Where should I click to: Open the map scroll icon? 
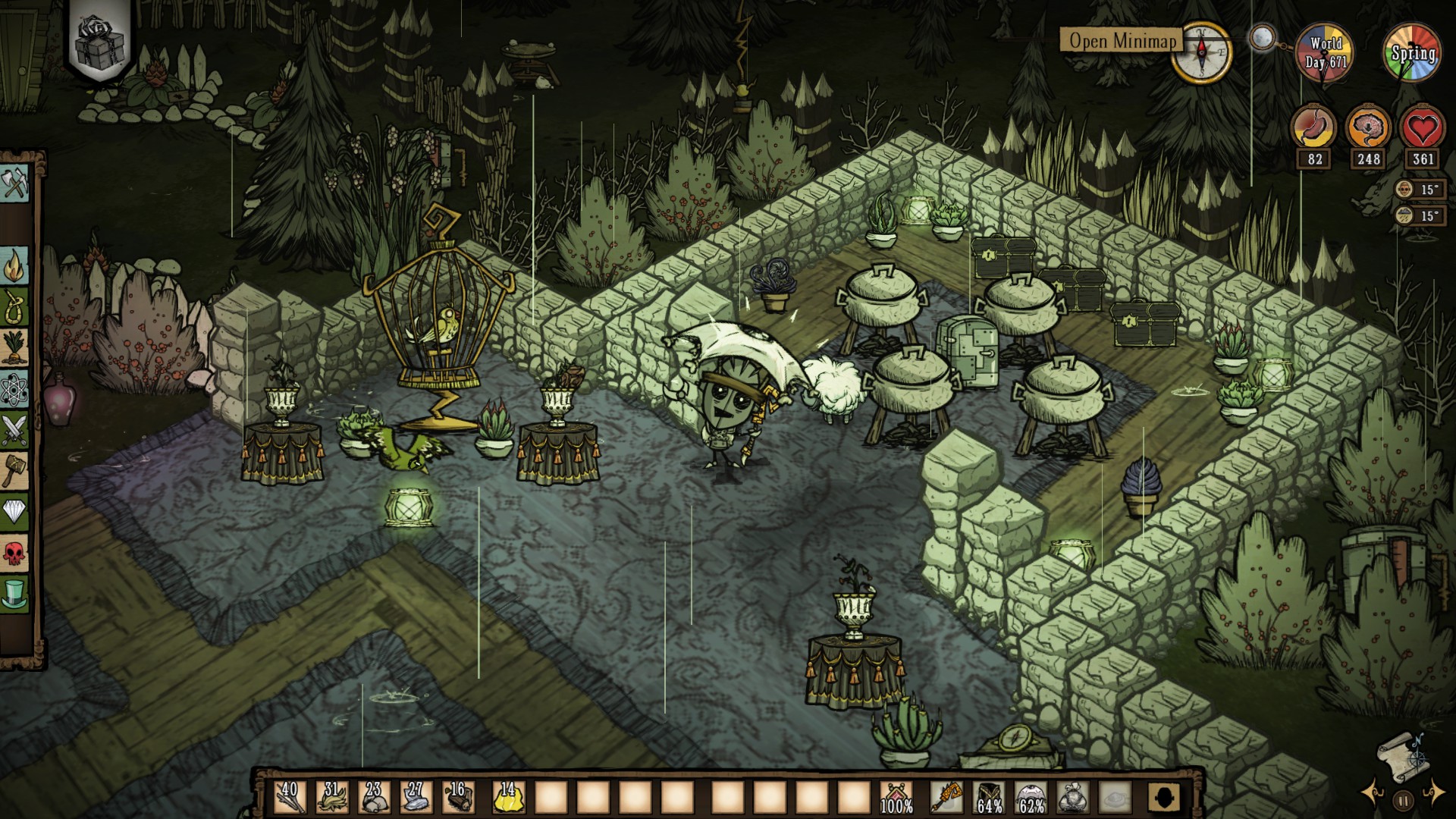(1403, 755)
